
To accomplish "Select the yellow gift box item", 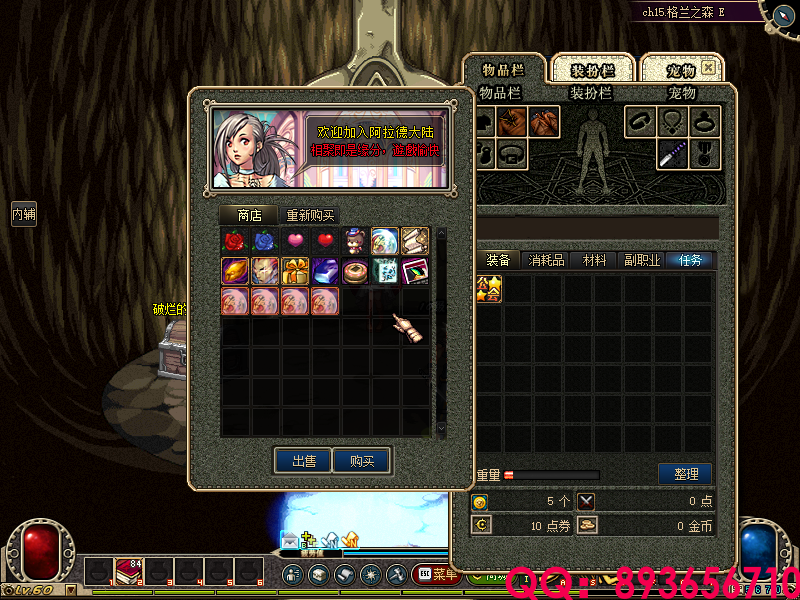I will click(x=295, y=271).
